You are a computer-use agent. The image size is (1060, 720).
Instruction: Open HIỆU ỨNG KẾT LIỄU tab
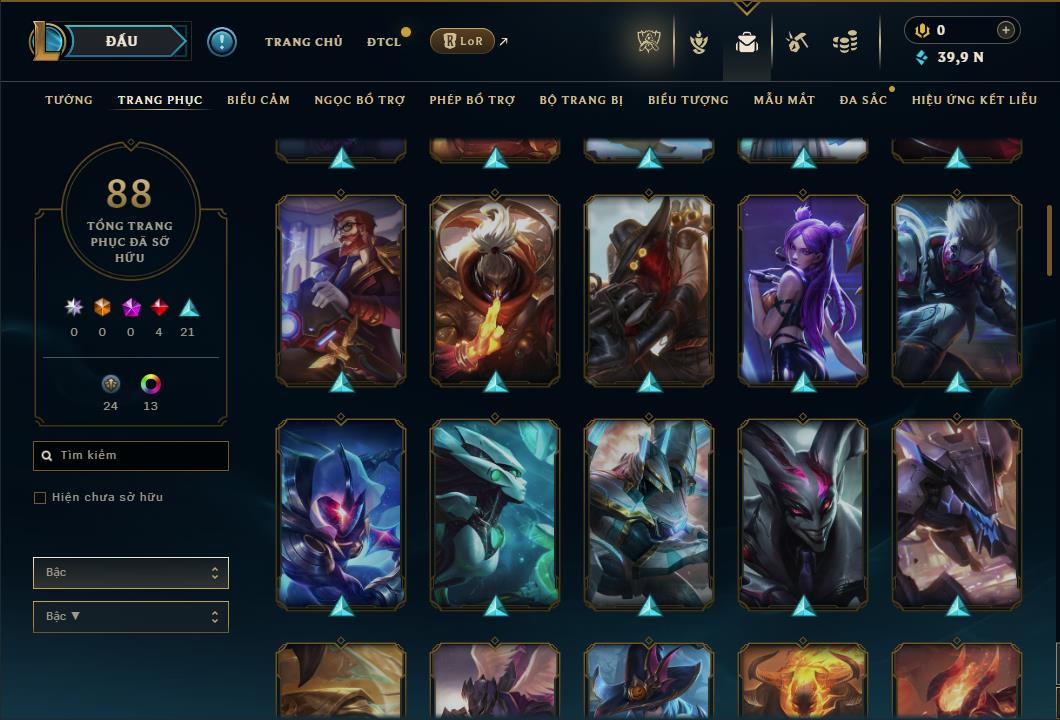974,100
